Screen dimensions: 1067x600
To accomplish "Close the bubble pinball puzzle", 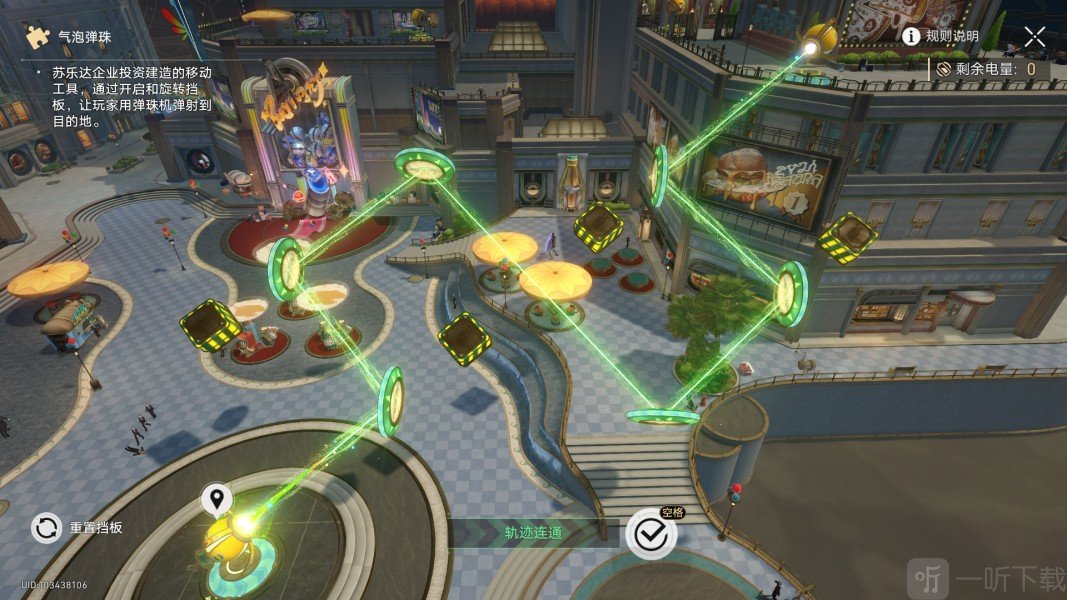I will tap(1034, 37).
